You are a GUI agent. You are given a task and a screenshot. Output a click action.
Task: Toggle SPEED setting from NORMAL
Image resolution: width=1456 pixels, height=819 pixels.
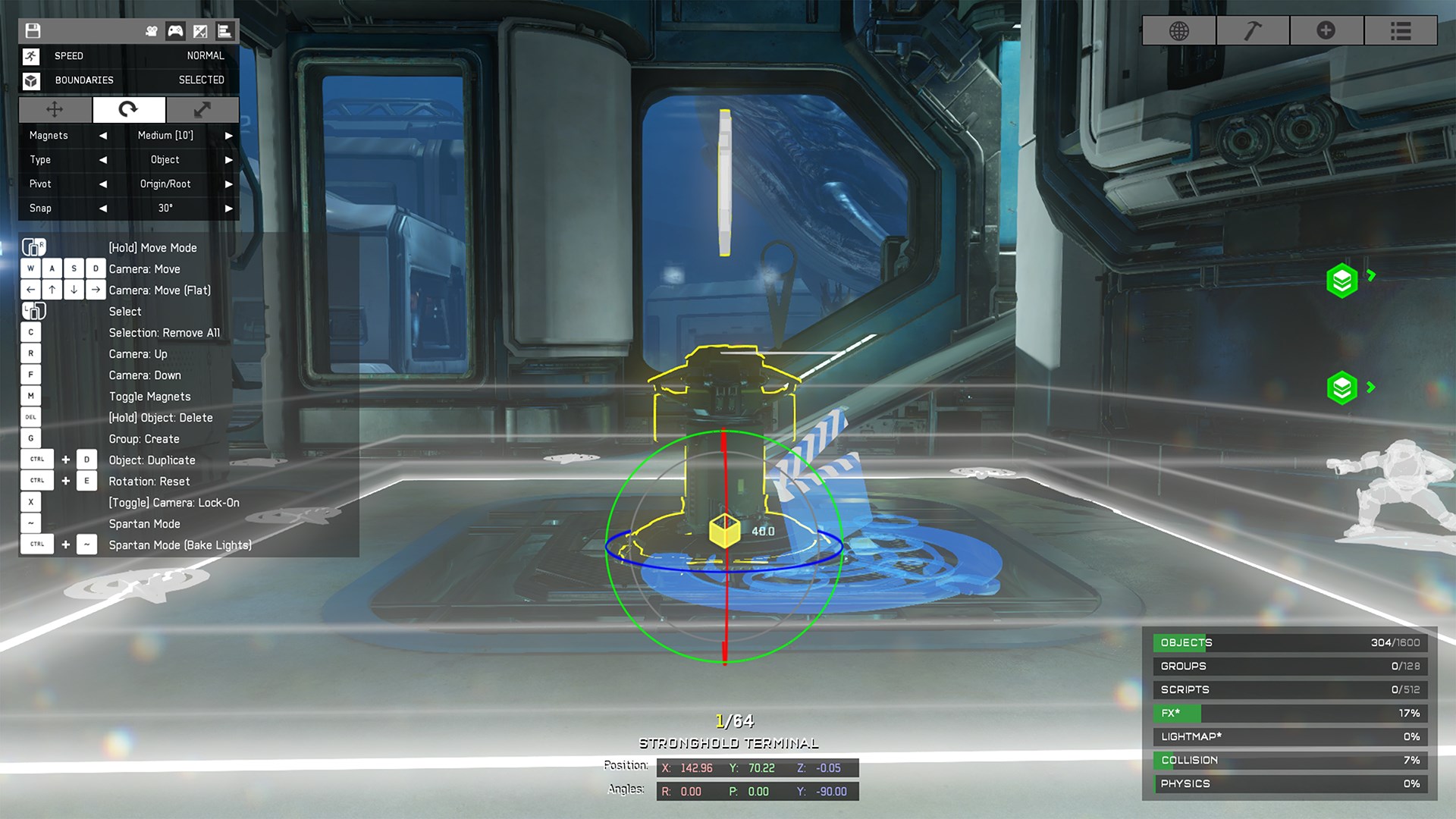(204, 55)
